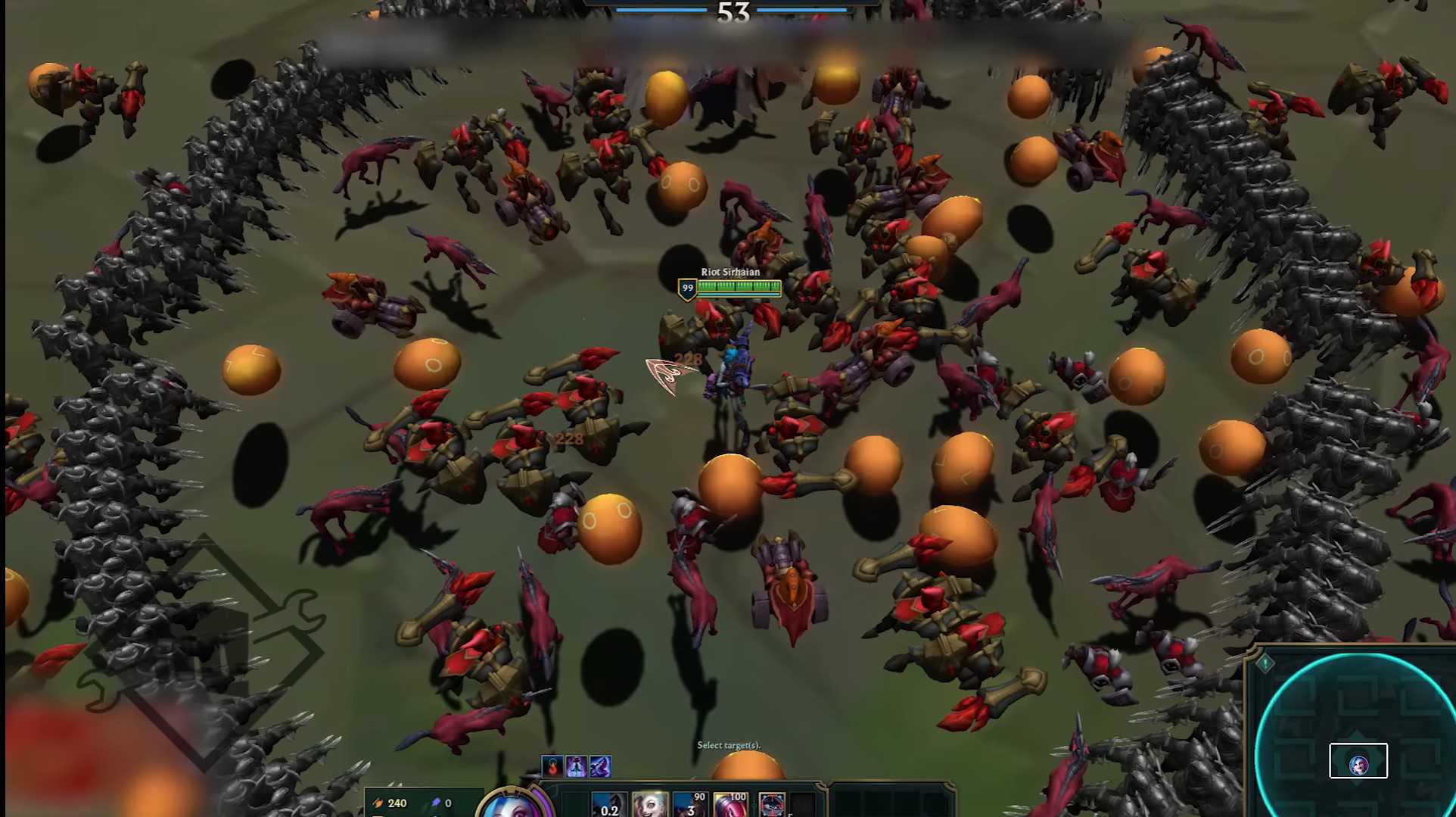Click the item slot cooling down at 0.2
Screen dimensions: 1456x817
click(609, 803)
